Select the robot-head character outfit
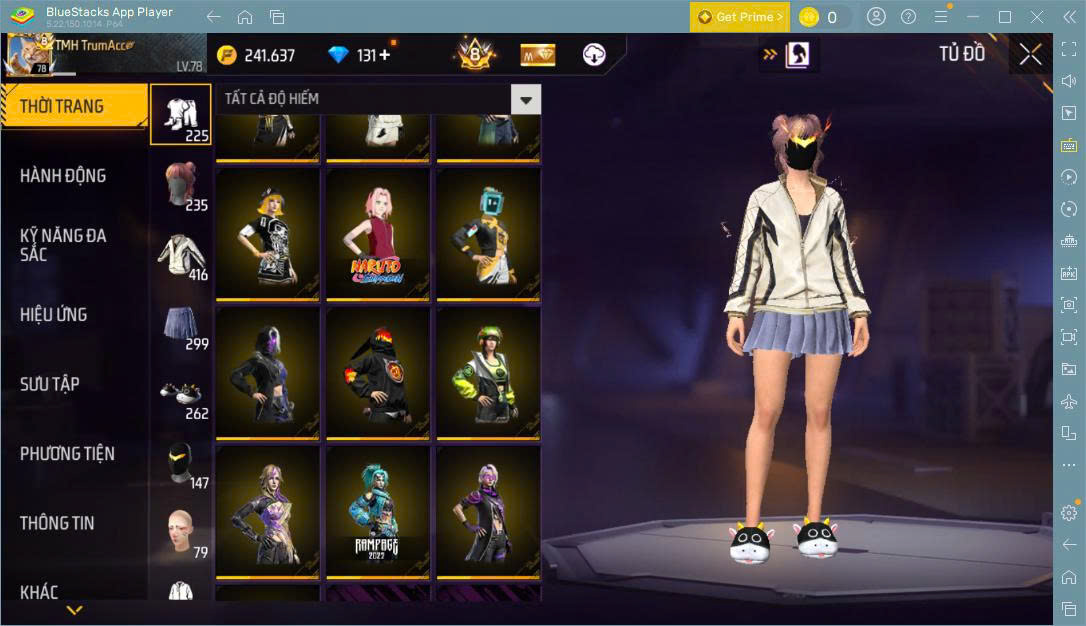The height and width of the screenshot is (626, 1086). pyautogui.click(x=488, y=233)
